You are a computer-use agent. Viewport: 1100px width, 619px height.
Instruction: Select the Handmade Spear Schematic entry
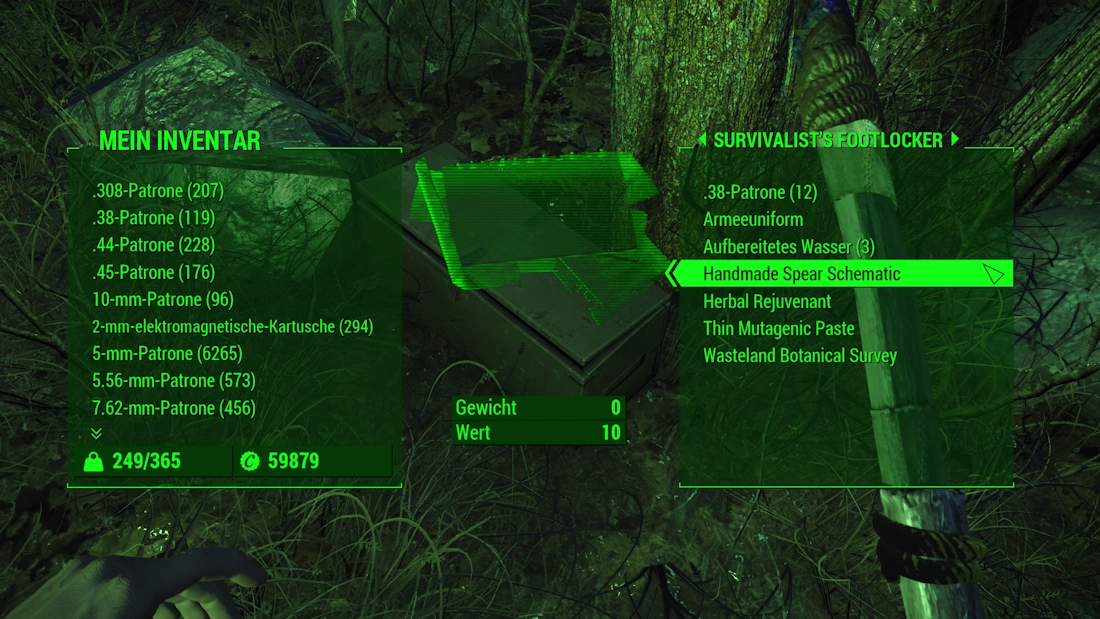[801, 274]
